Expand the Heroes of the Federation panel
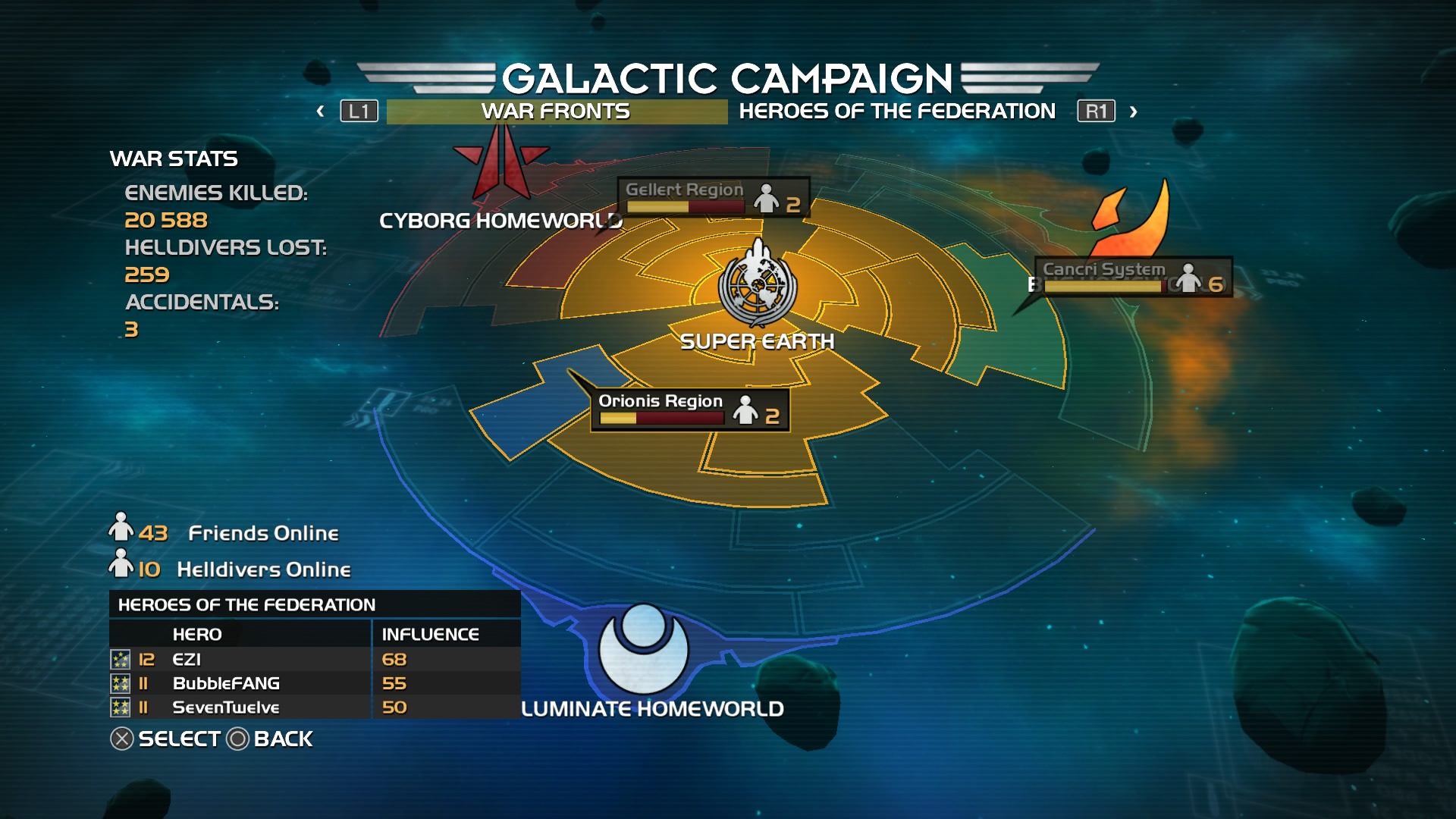 pyautogui.click(x=246, y=604)
